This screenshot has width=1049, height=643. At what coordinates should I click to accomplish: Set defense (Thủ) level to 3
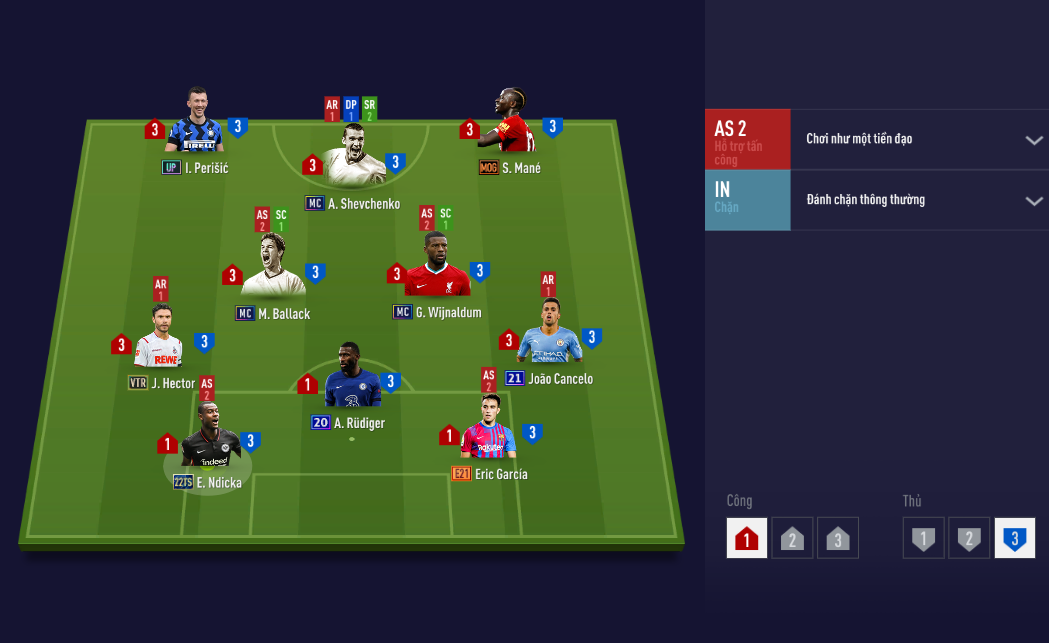click(x=1014, y=538)
